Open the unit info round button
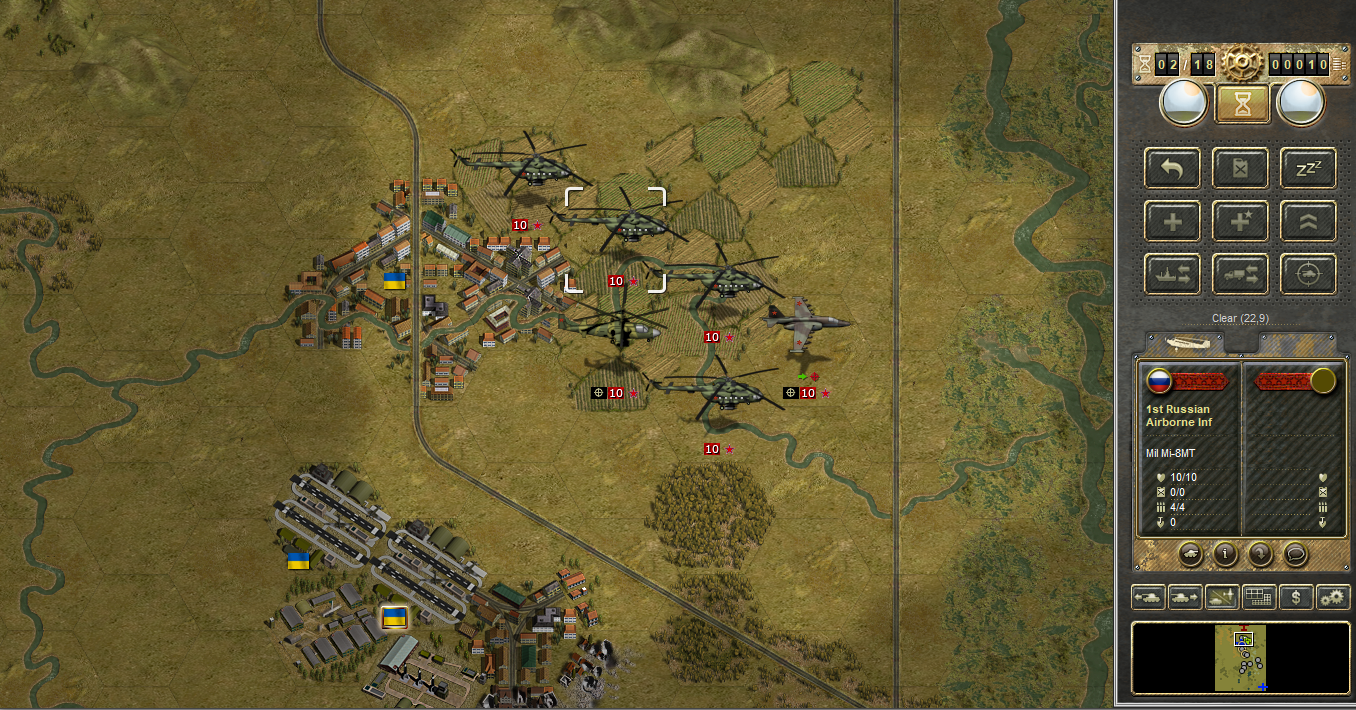 coord(1225,552)
